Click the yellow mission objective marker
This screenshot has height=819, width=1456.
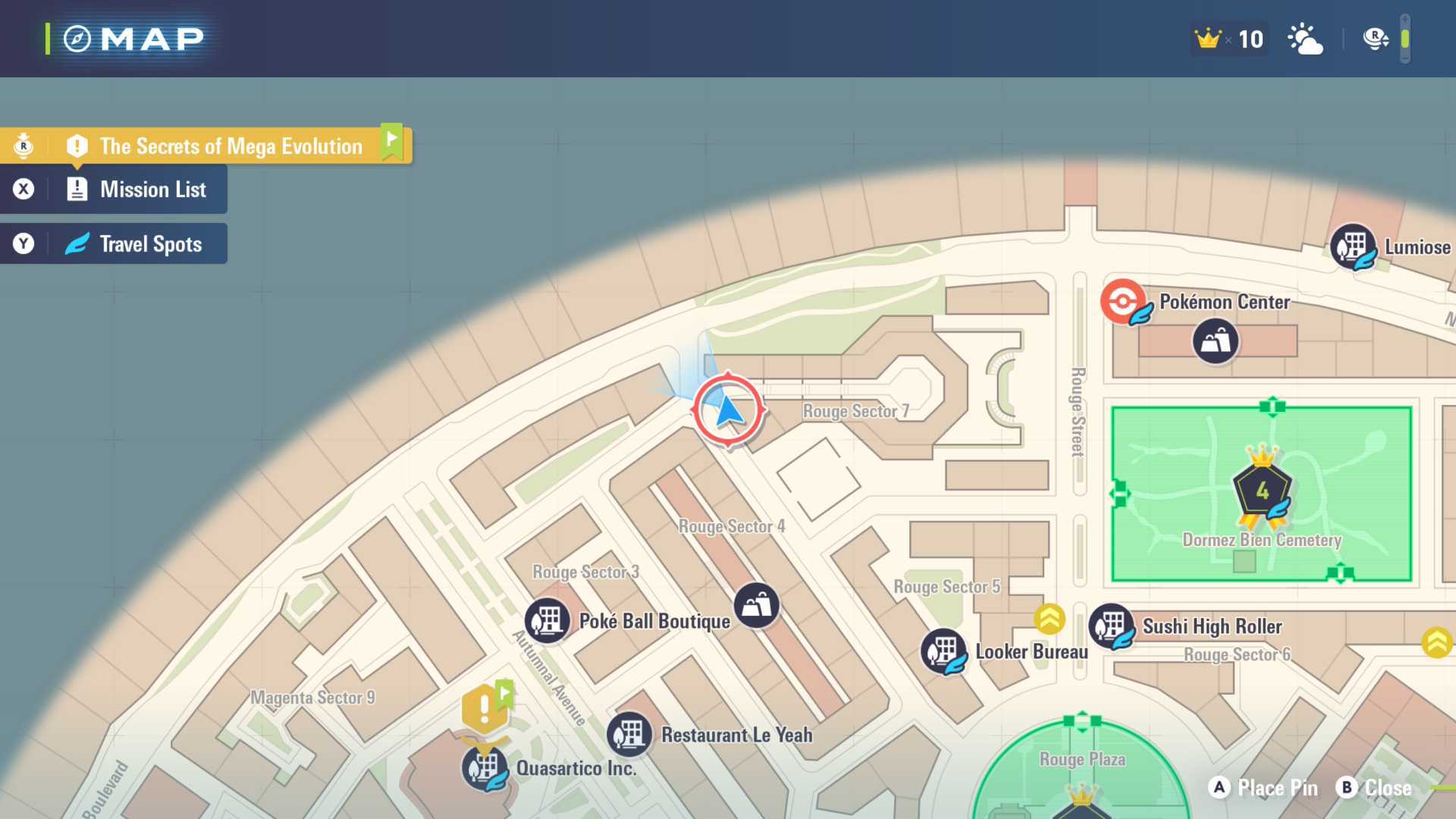[x=485, y=708]
